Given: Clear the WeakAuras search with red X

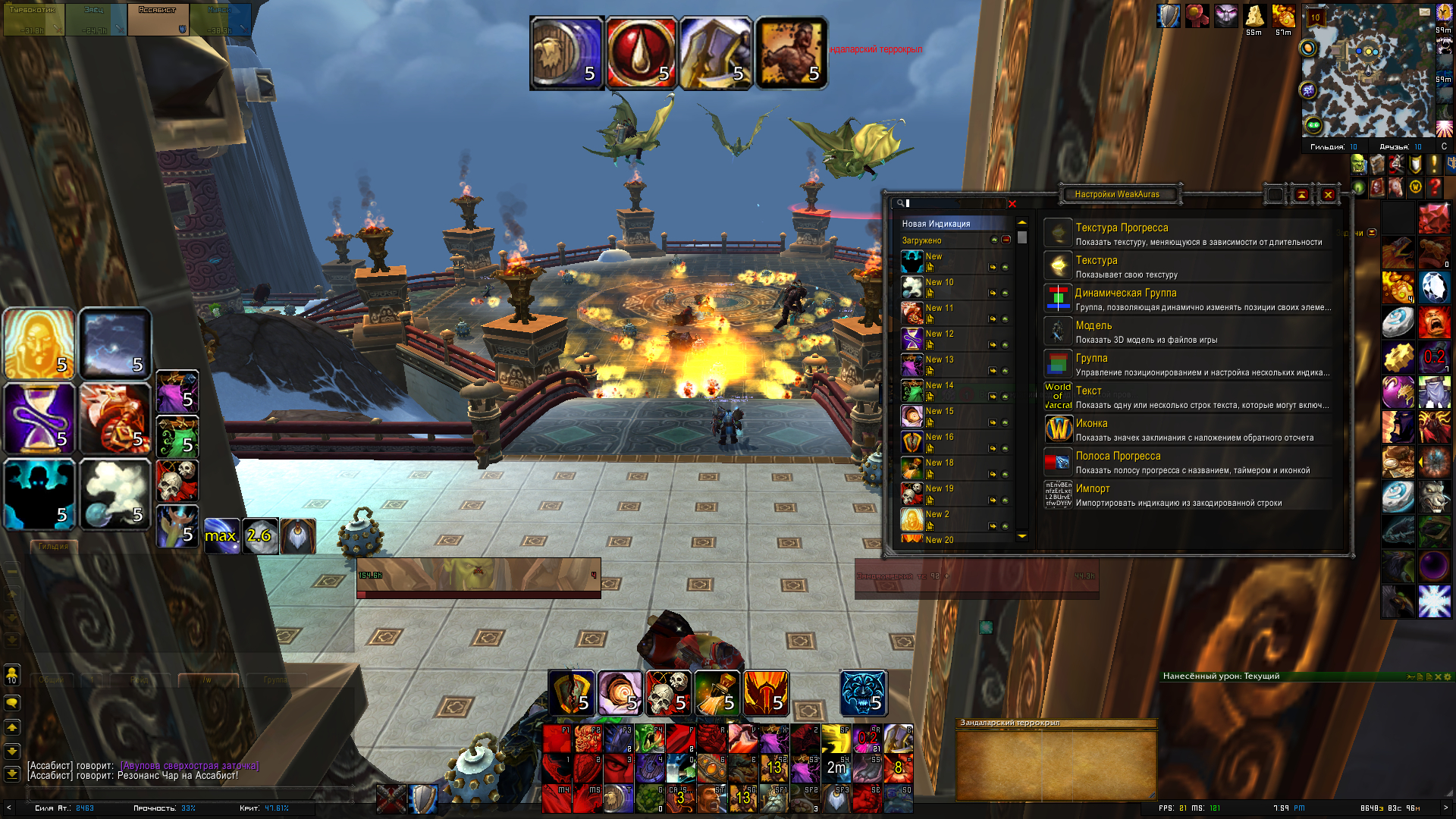Looking at the screenshot, I should coord(1012,204).
